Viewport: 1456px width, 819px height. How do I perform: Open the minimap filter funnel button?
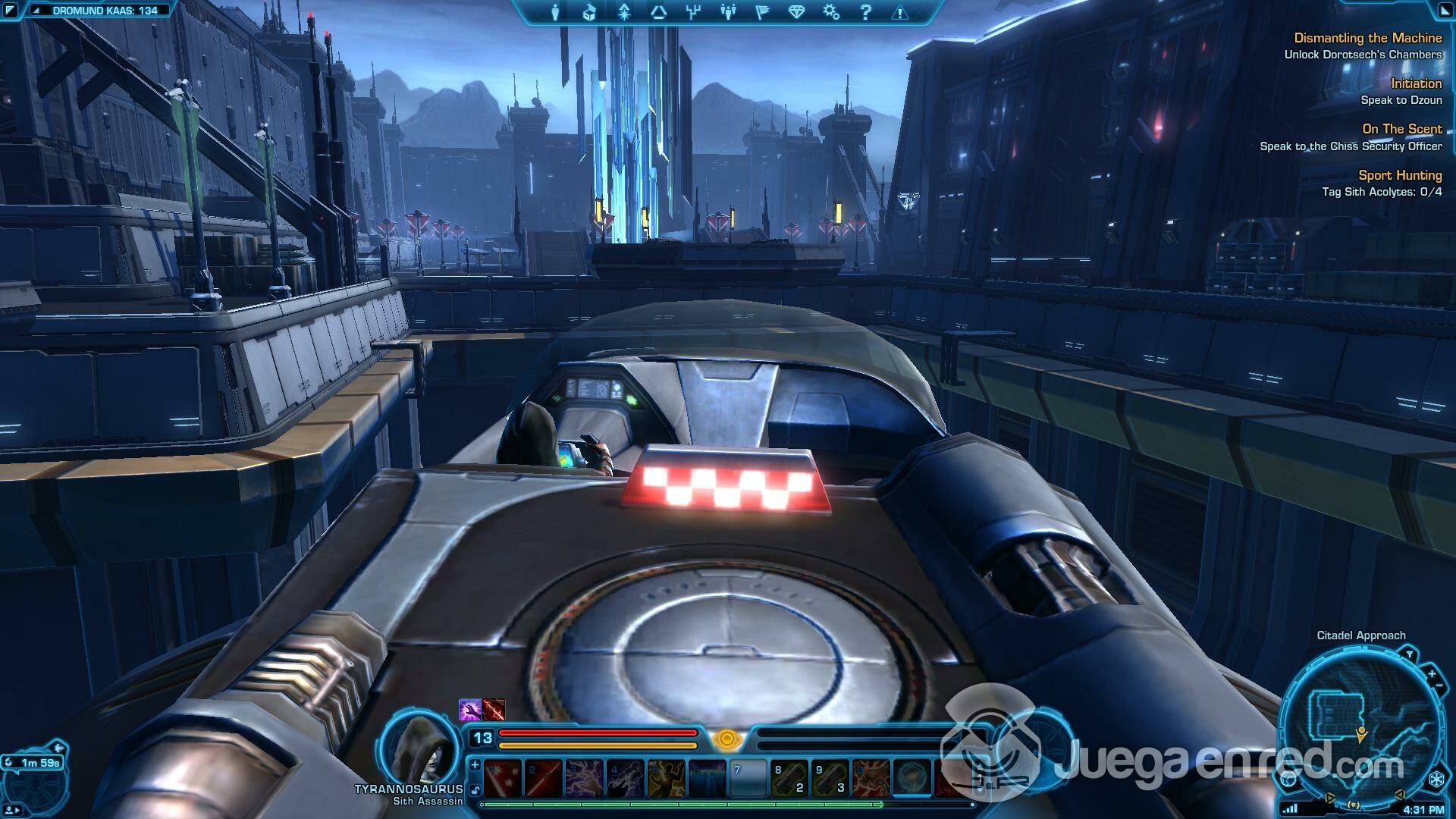point(1409,654)
